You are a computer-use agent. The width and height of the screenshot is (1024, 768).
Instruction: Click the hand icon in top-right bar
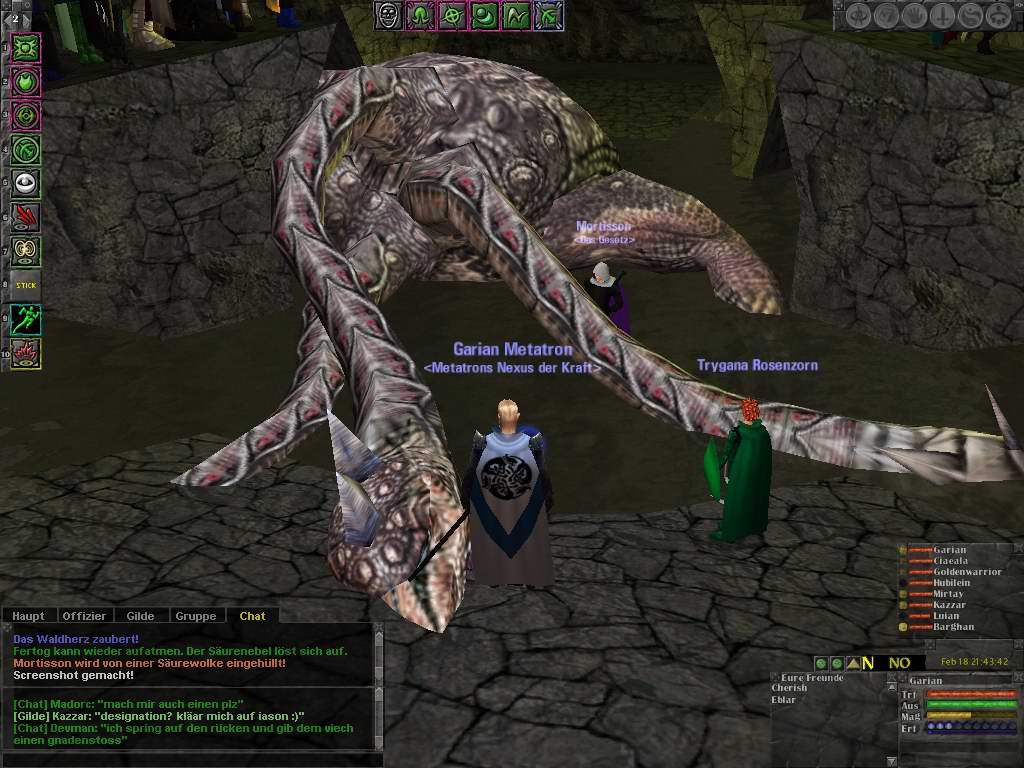(914, 15)
